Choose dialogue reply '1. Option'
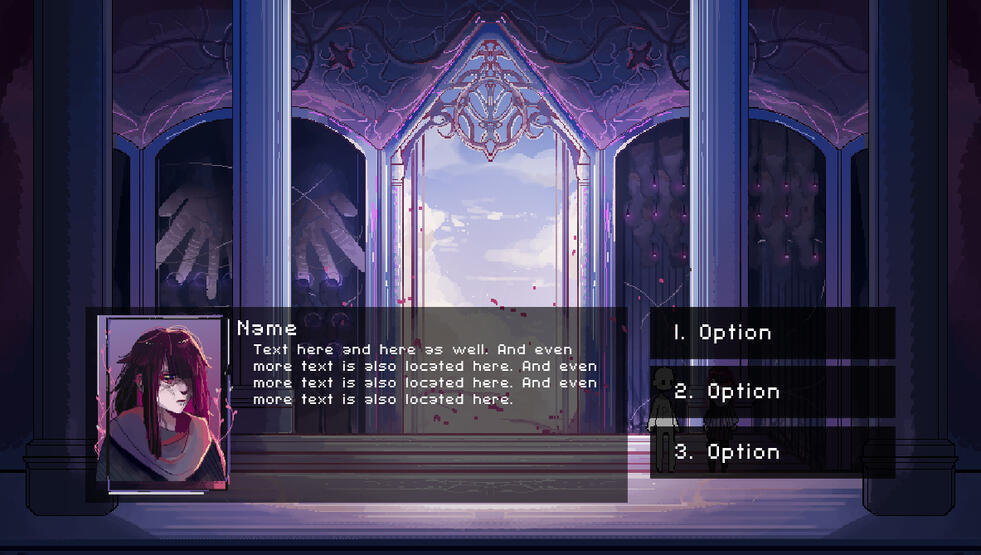This screenshot has height=555, width=981. [x=771, y=333]
